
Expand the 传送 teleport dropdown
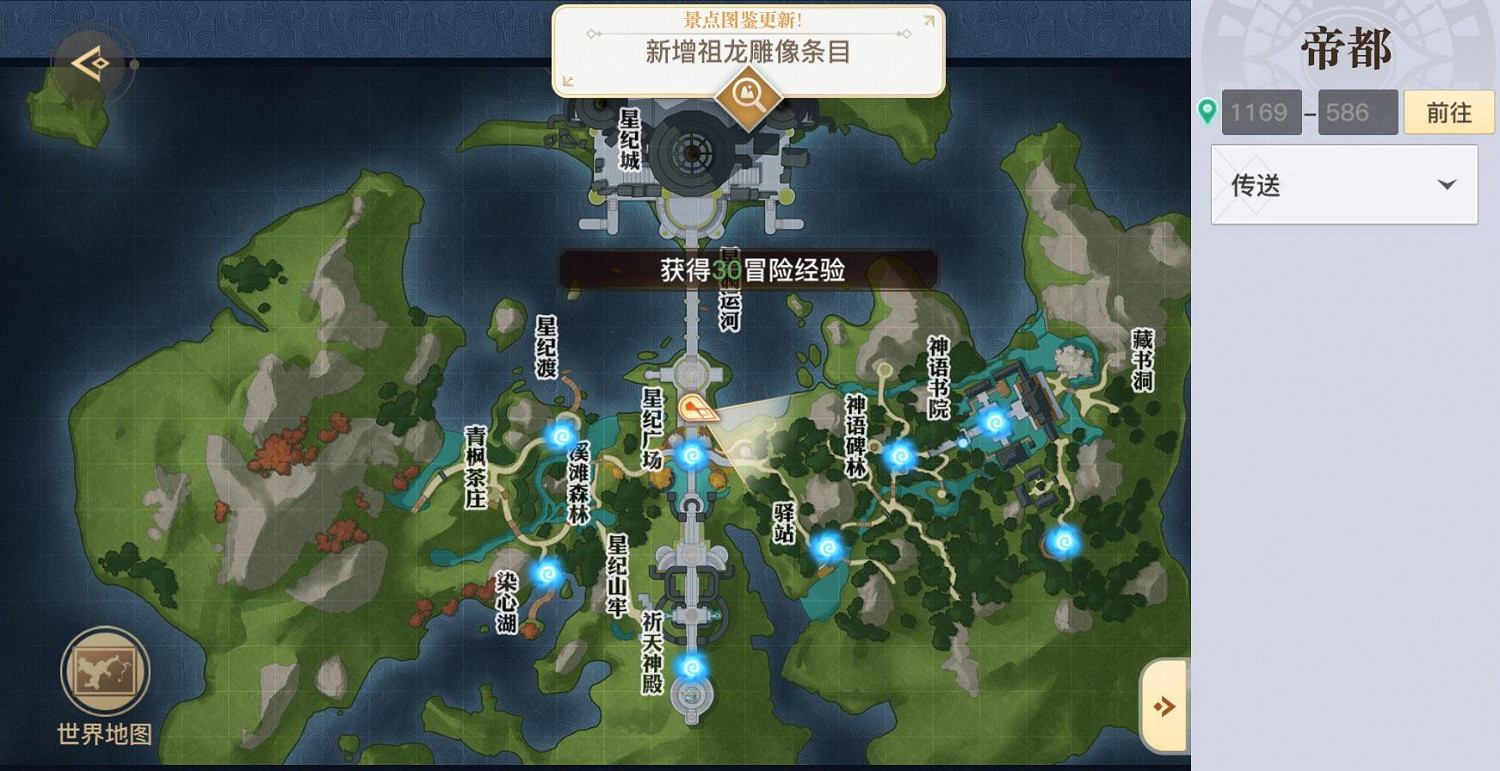point(1343,184)
